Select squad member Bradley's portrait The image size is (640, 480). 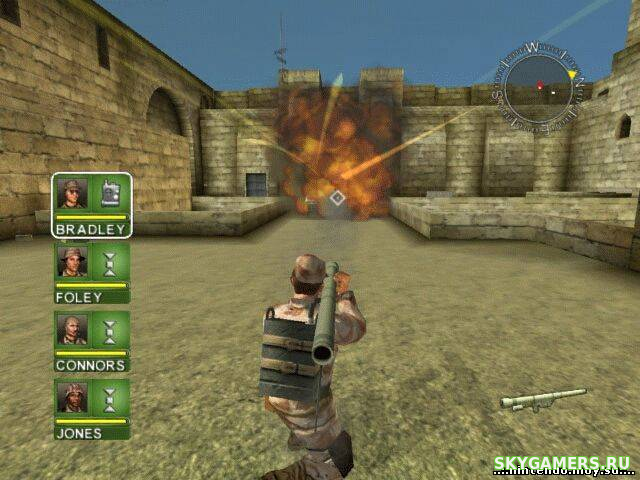click(x=73, y=193)
